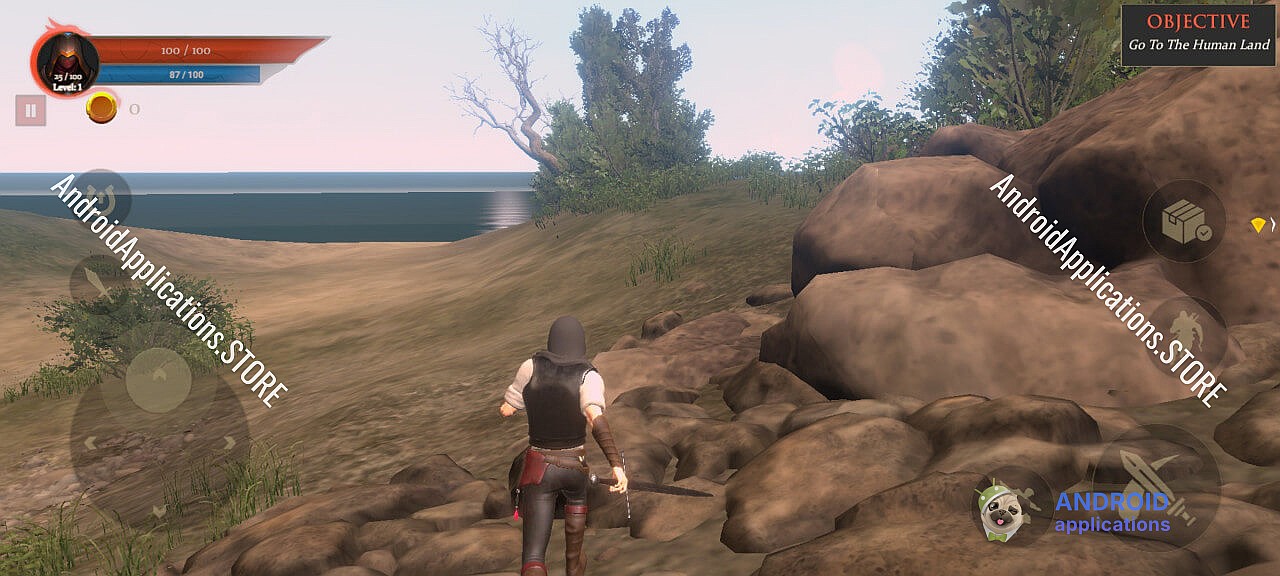Tap the yellow gem icon at right edge
This screenshot has height=576, width=1280.
[1258, 226]
